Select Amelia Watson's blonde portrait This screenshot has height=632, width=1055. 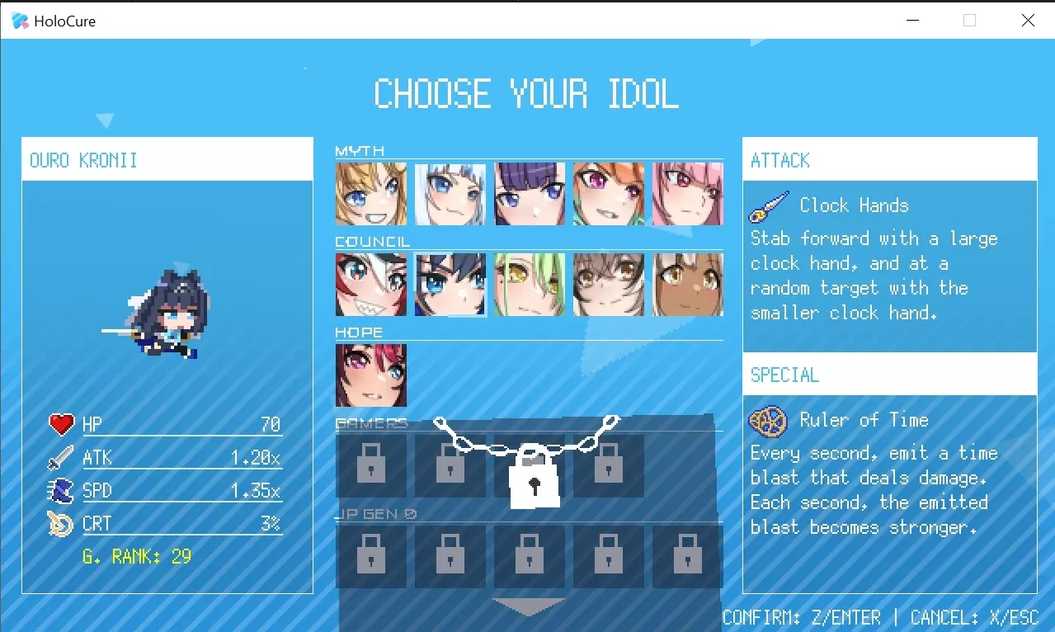371,194
